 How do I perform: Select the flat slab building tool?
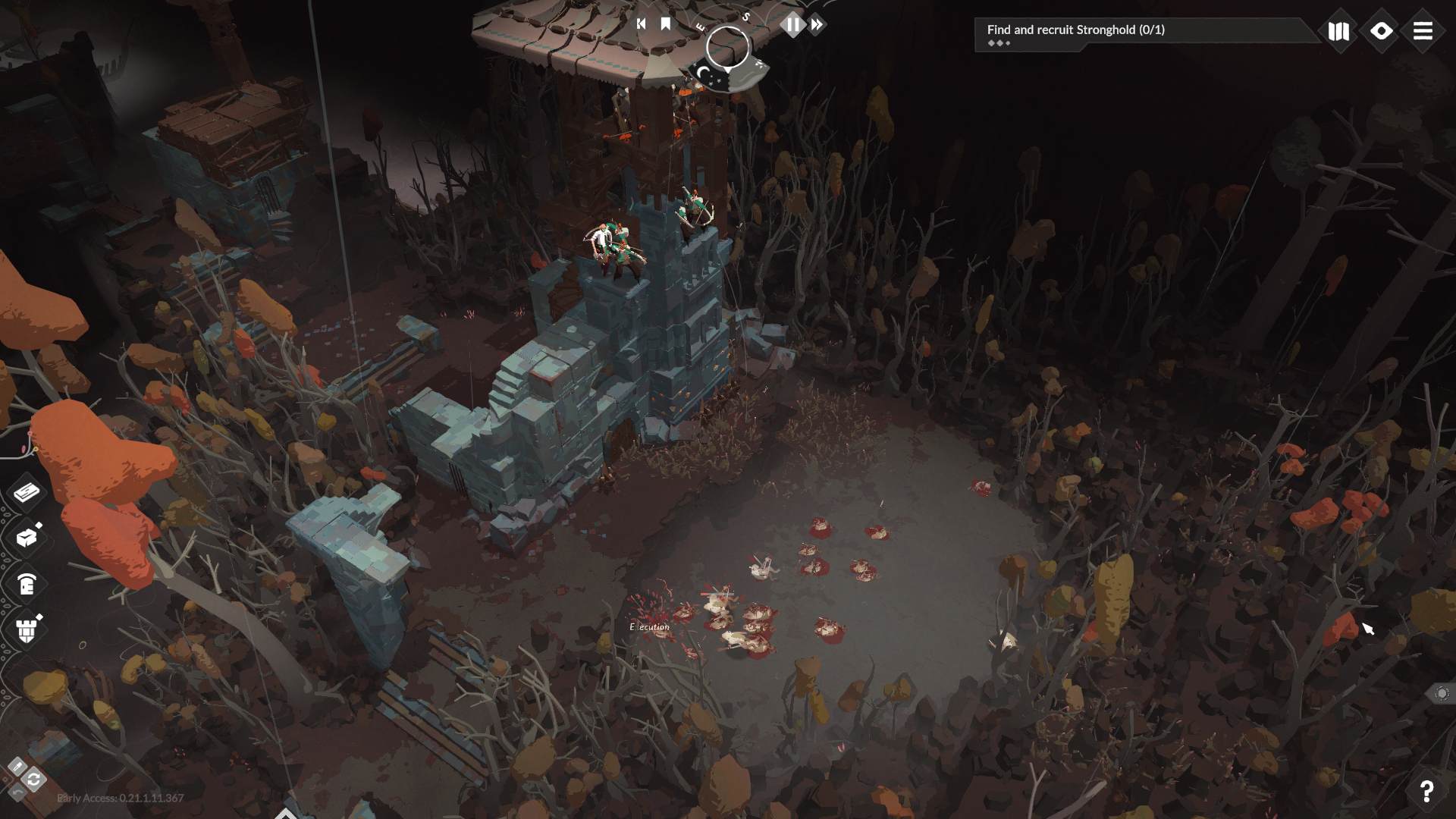click(x=27, y=492)
